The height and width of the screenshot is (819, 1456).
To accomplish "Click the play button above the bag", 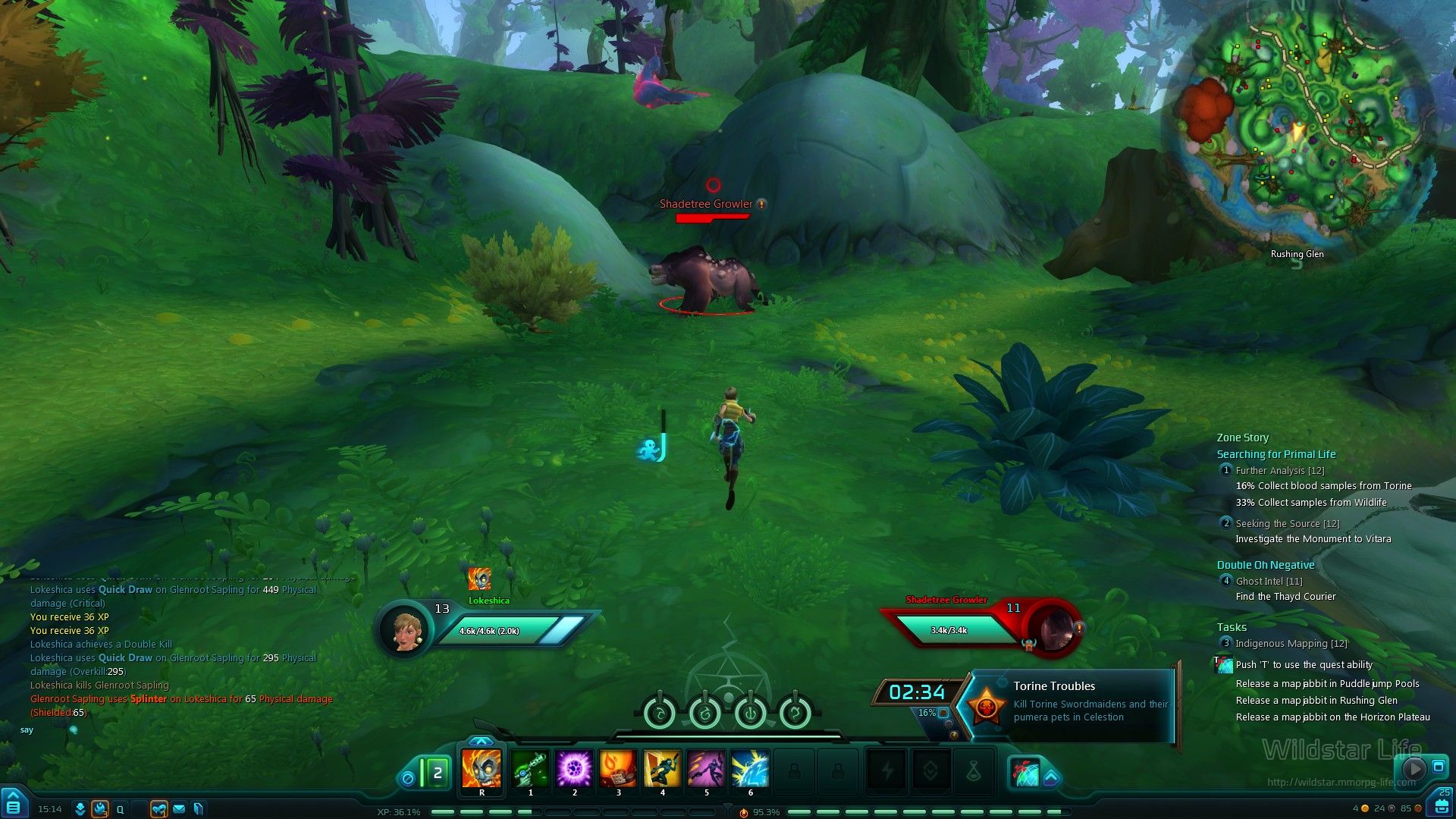I will pos(1414,768).
